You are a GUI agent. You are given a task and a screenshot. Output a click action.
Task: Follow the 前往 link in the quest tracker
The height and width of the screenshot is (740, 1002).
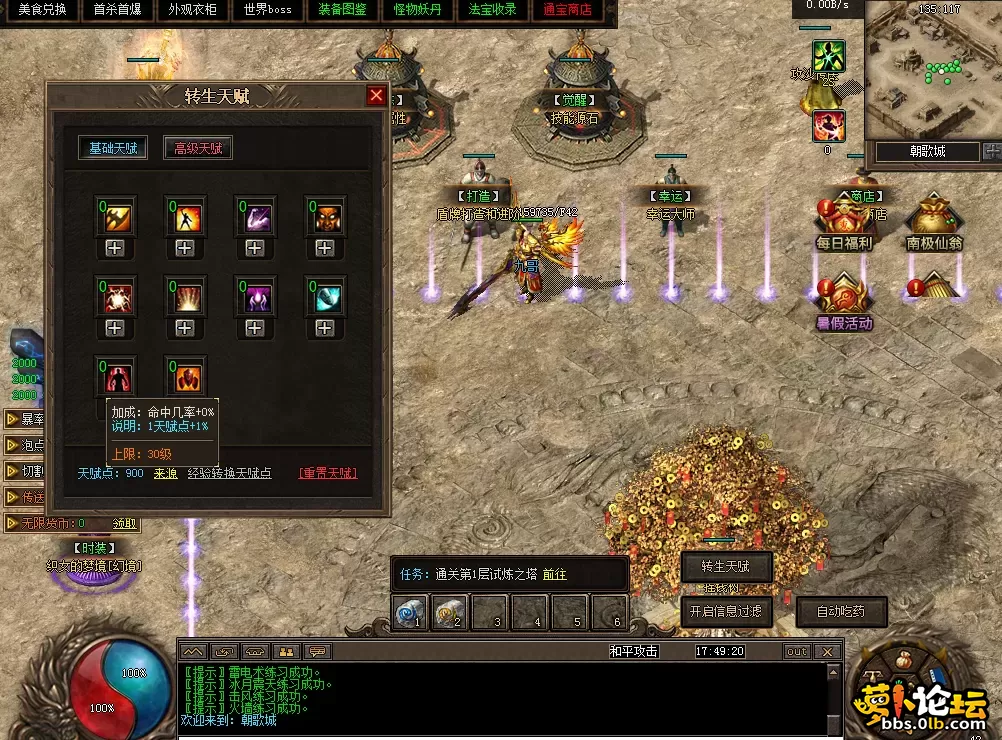point(554,574)
